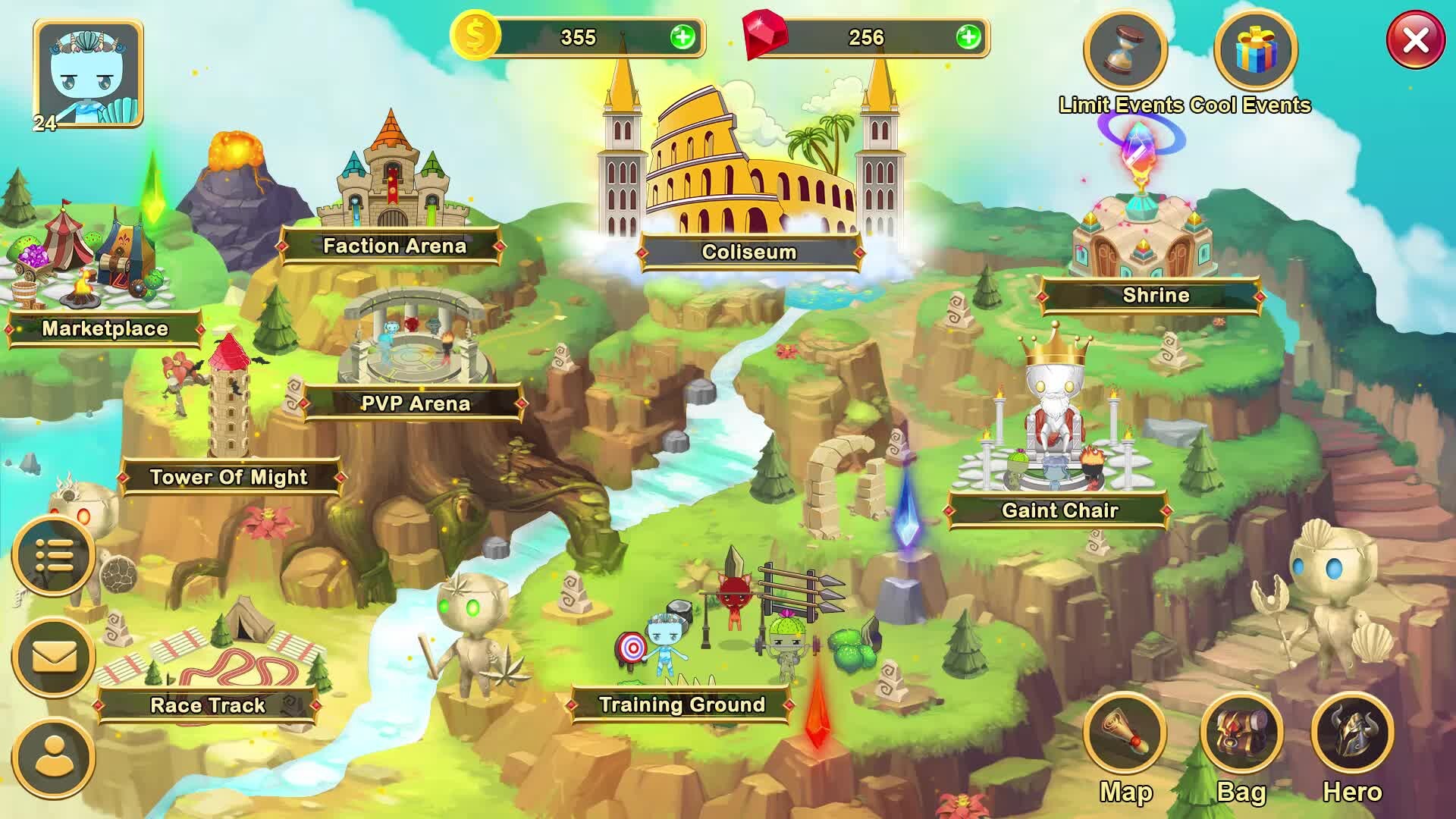
Task: Select the Tower Of Might
Action: [228, 477]
